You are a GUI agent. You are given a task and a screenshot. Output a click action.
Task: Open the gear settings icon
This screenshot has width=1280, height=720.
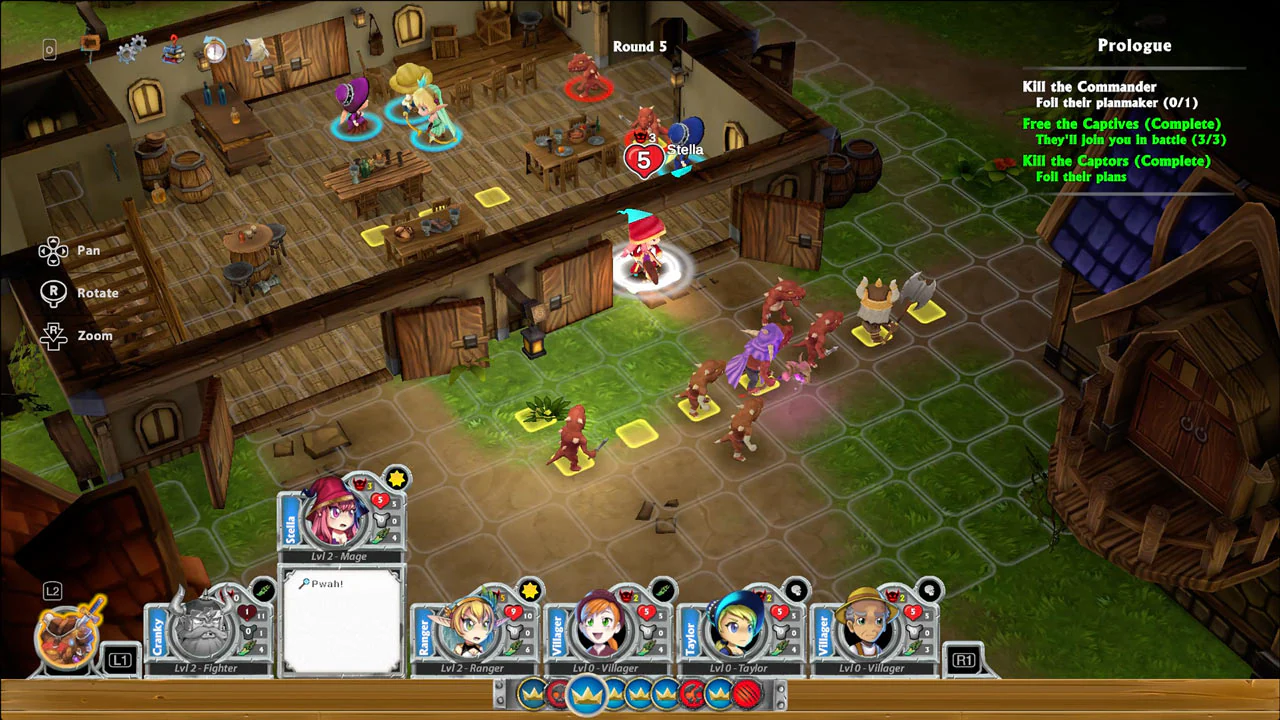tap(131, 48)
